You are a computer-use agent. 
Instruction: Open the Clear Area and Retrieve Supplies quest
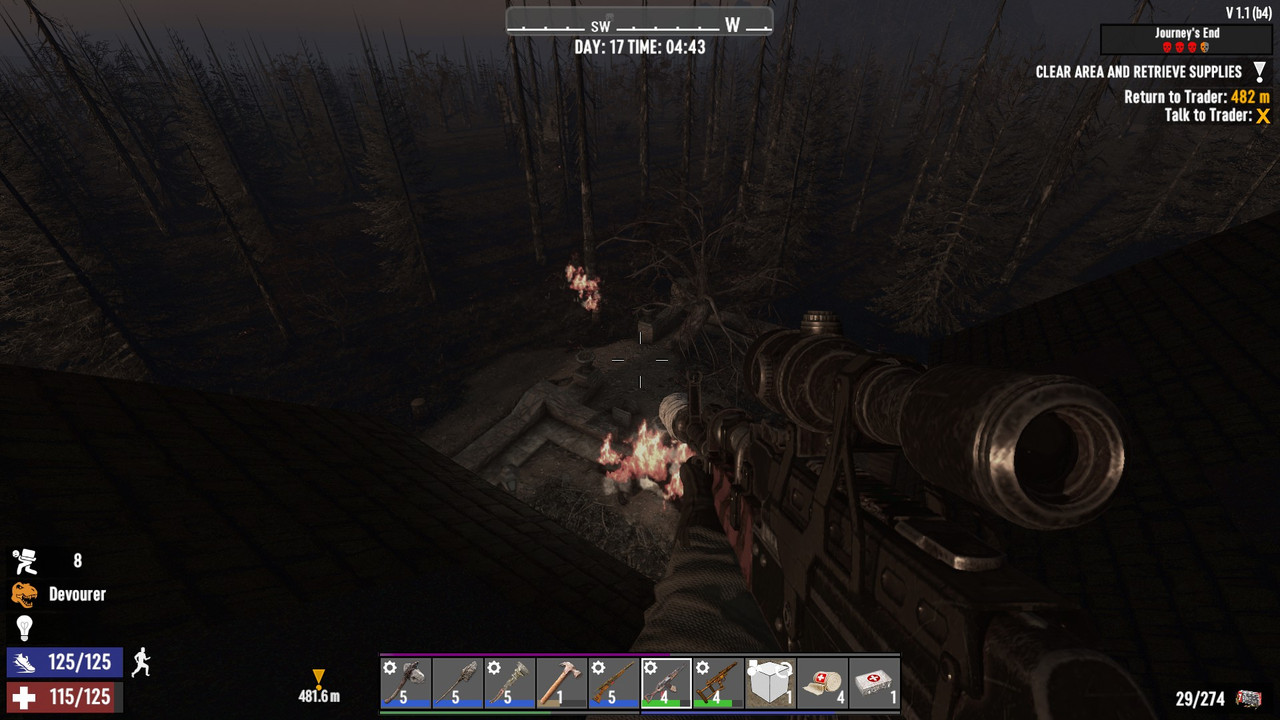pos(1138,72)
